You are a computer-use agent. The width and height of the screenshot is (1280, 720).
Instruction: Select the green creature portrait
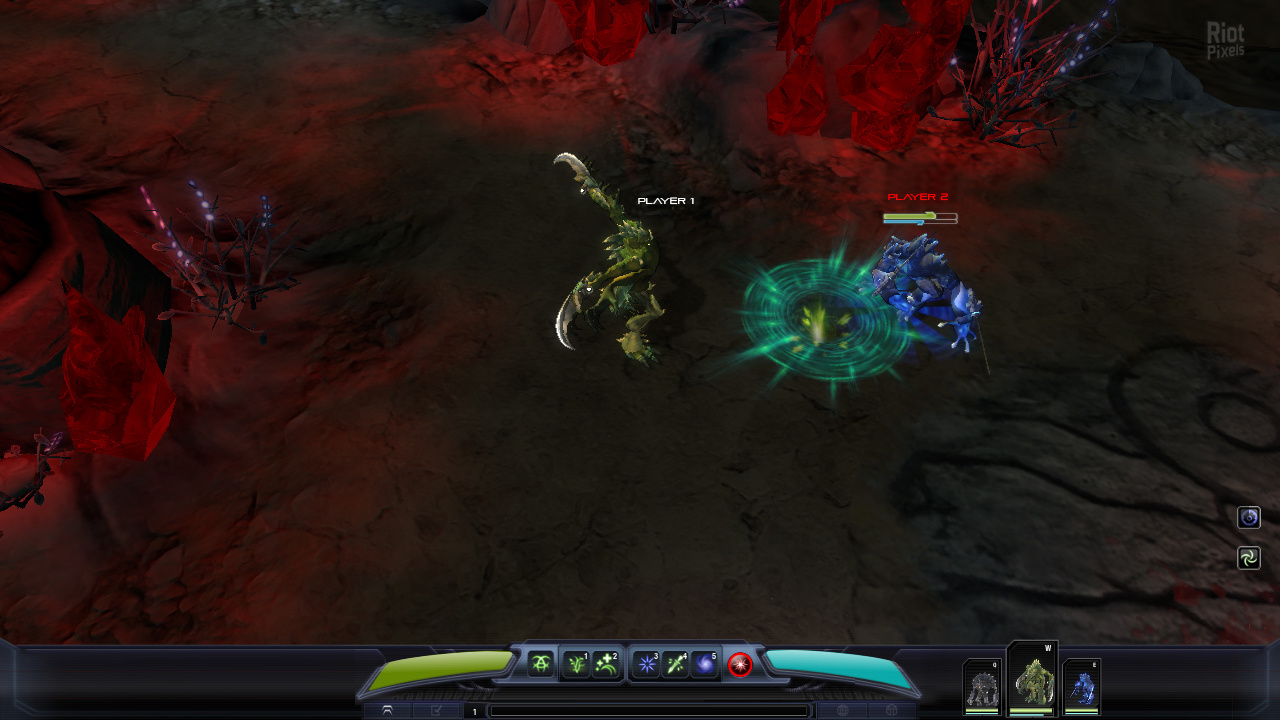(1032, 680)
